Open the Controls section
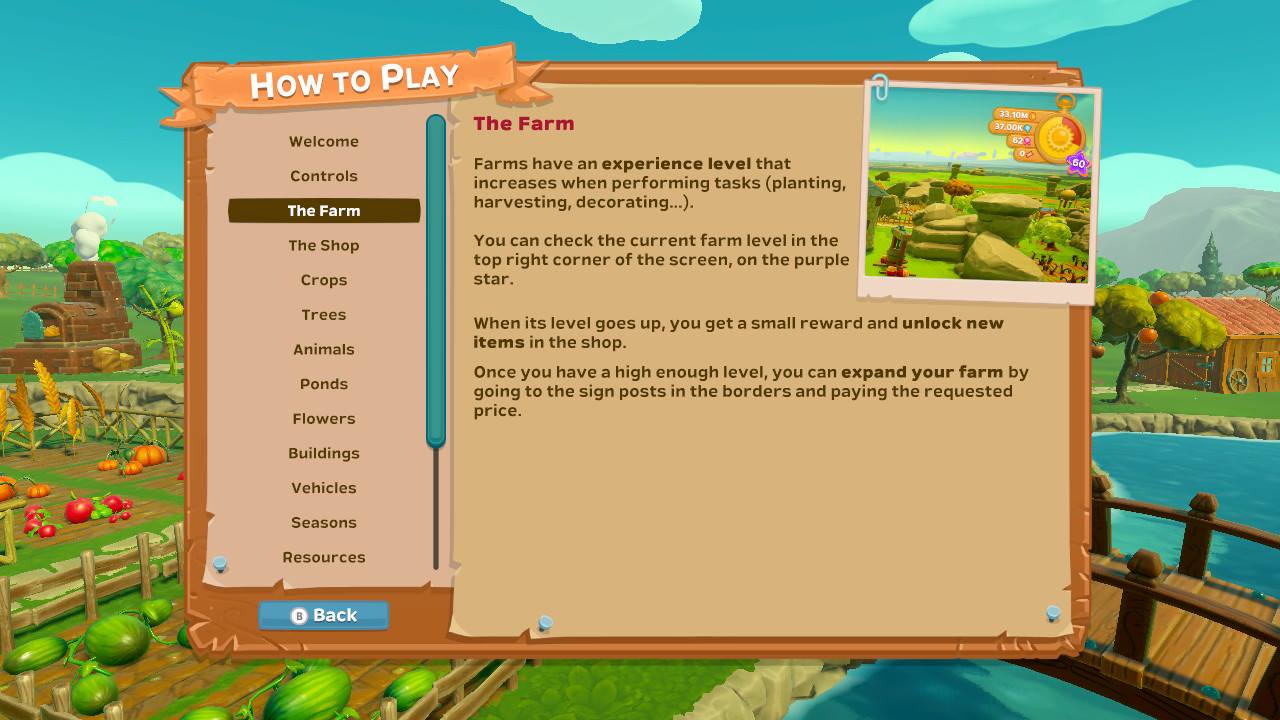Screen dimensions: 1280x720 click(324, 176)
